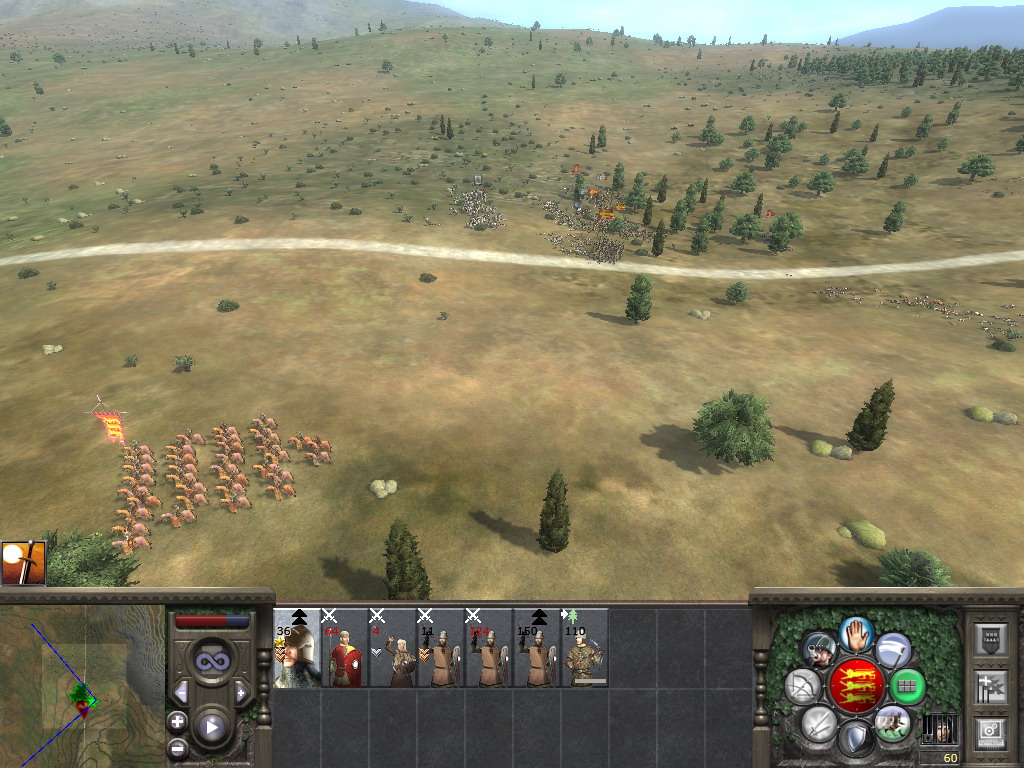The image size is (1024, 768).
Task: Toggle run mode with galloping horse icon
Action: coord(892,723)
